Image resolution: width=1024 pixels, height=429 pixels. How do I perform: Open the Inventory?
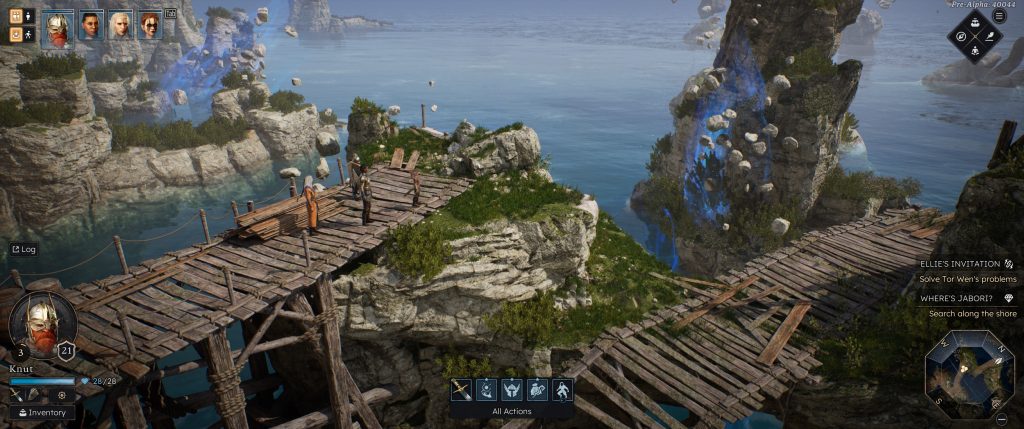pyautogui.click(x=42, y=412)
